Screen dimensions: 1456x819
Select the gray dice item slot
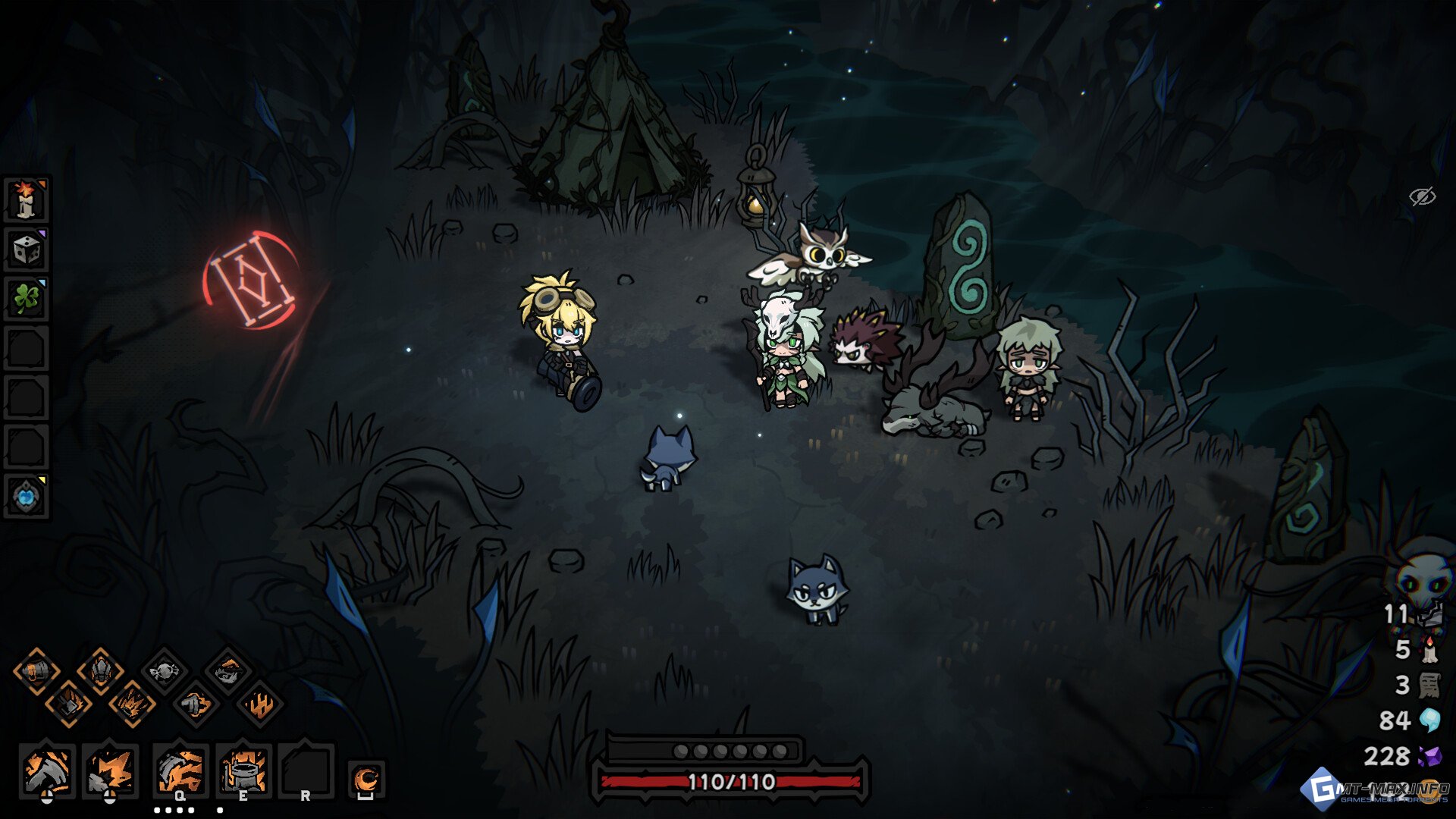(27, 249)
